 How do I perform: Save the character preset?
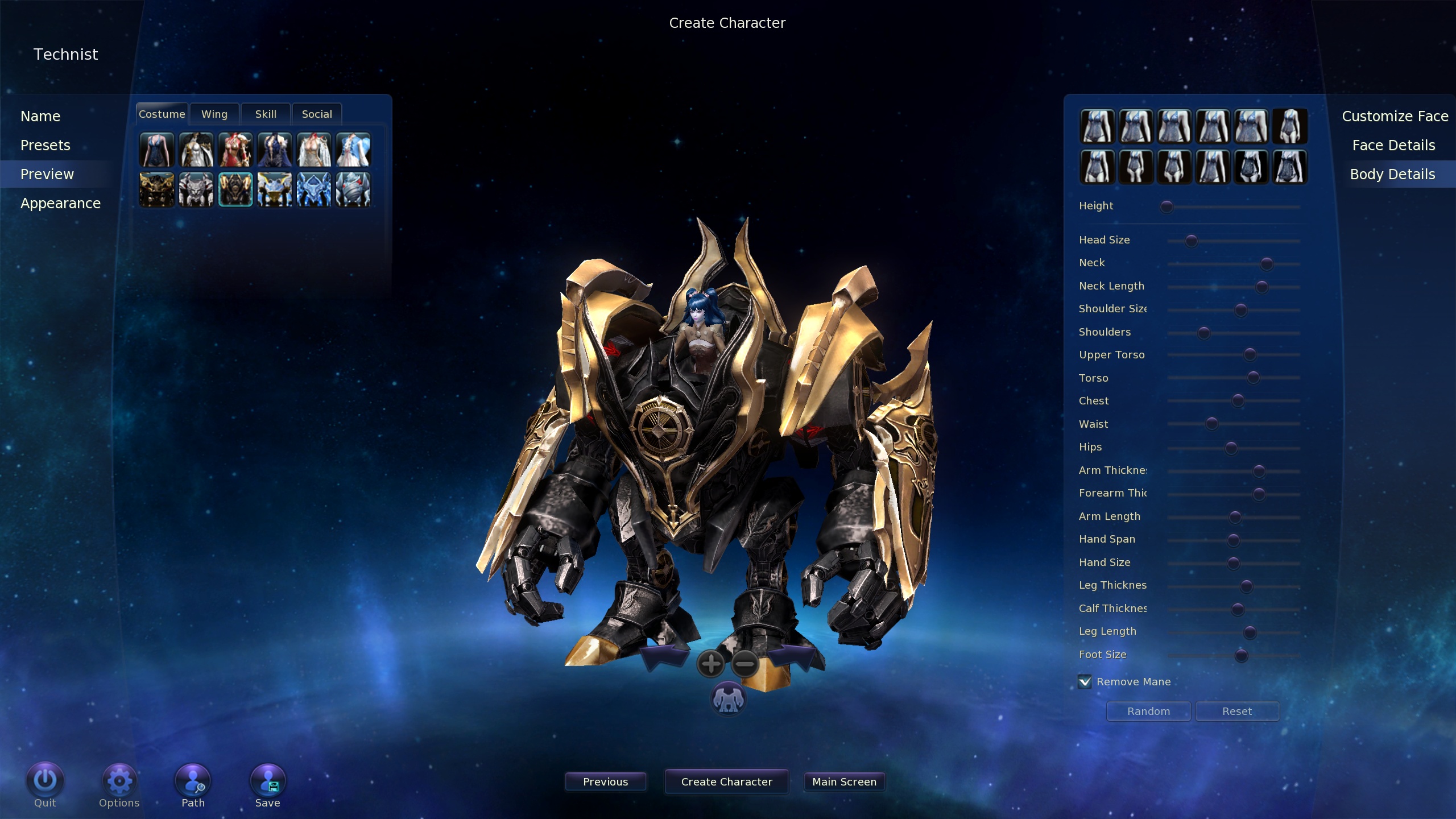click(x=268, y=782)
